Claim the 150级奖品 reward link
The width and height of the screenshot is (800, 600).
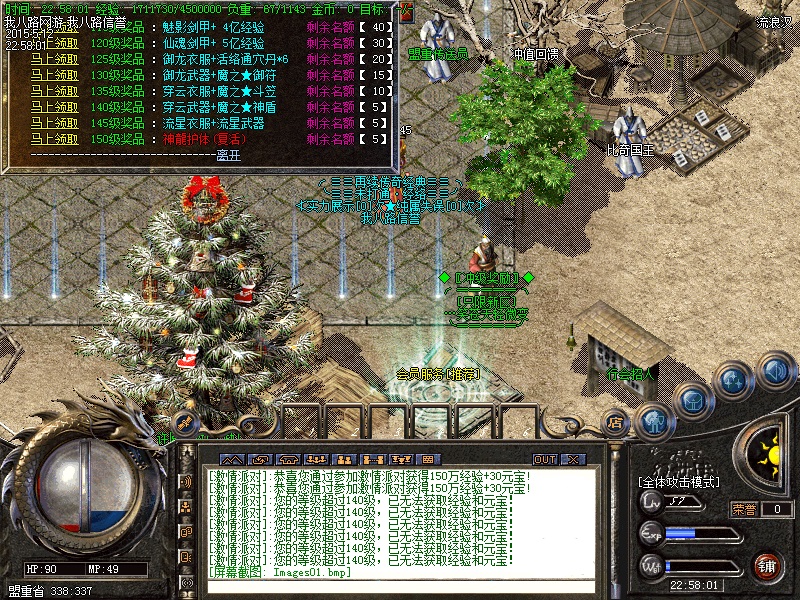pos(54,139)
